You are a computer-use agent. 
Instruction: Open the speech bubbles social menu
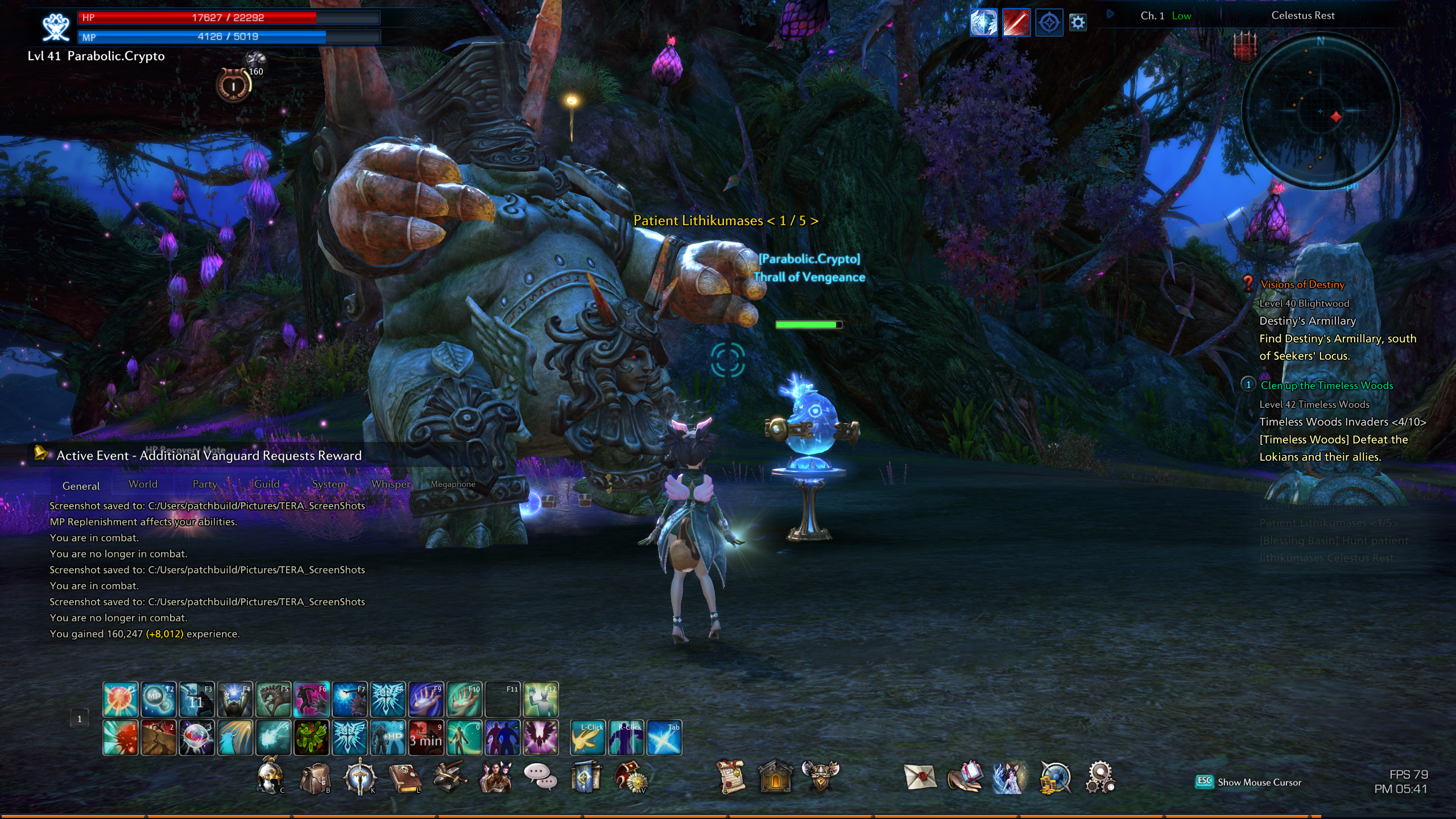pyautogui.click(x=539, y=777)
